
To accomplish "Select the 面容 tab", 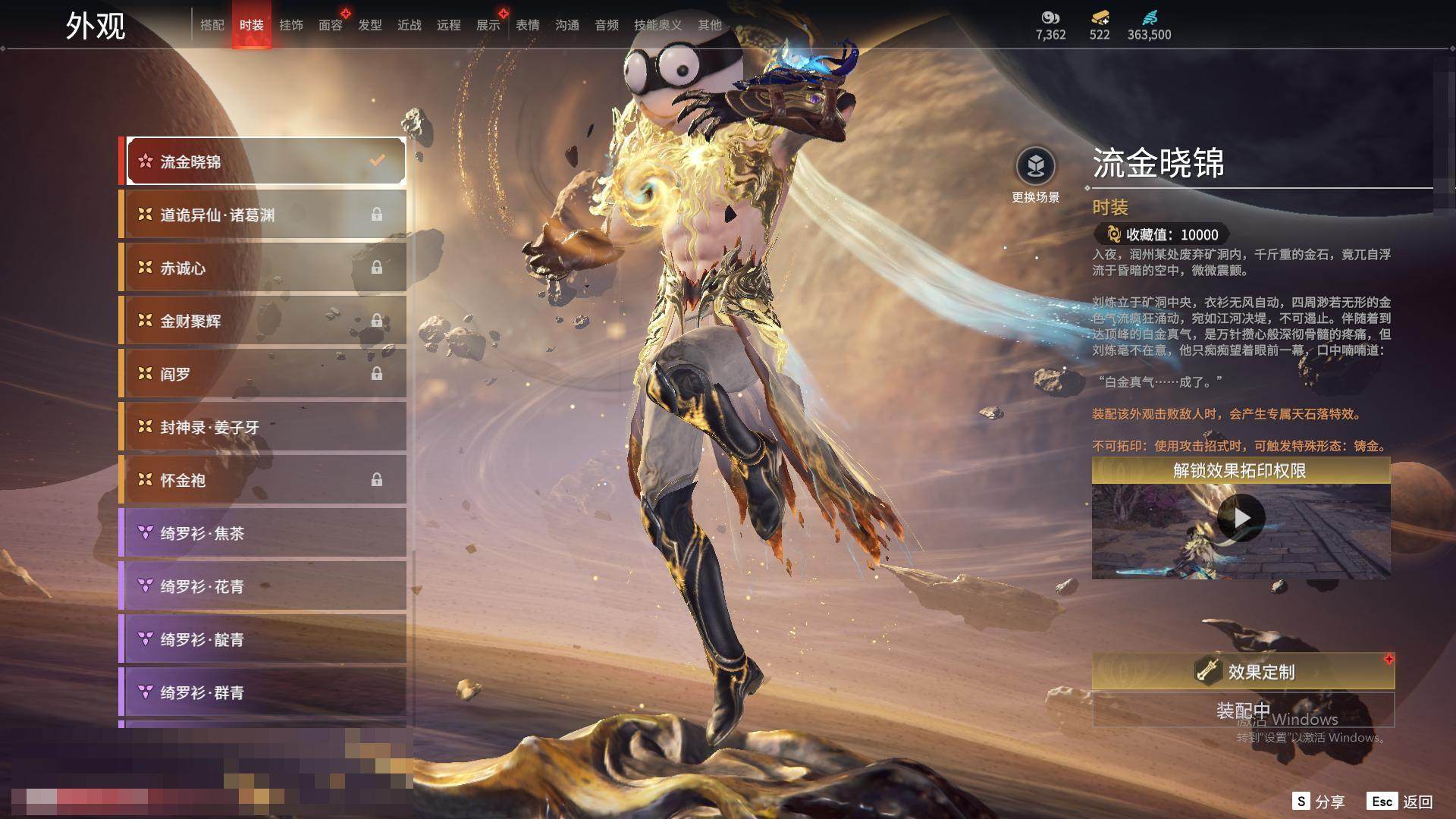I will click(x=330, y=25).
